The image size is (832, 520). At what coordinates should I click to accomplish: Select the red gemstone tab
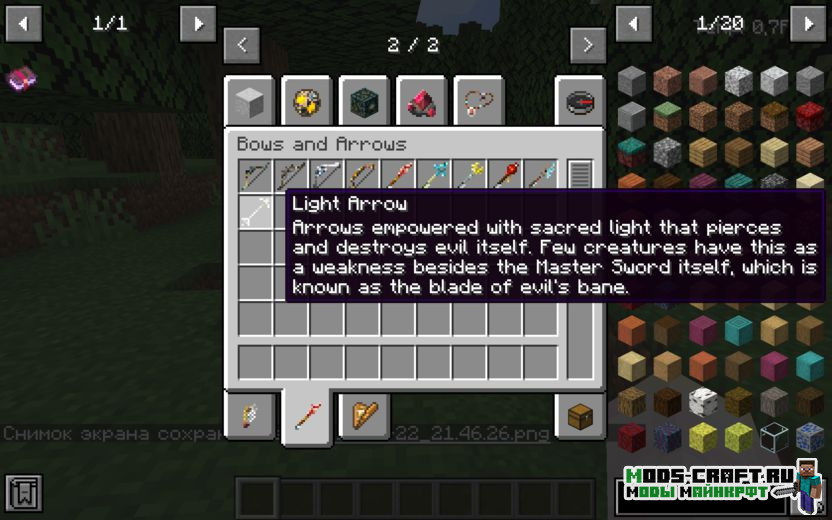tap(422, 101)
